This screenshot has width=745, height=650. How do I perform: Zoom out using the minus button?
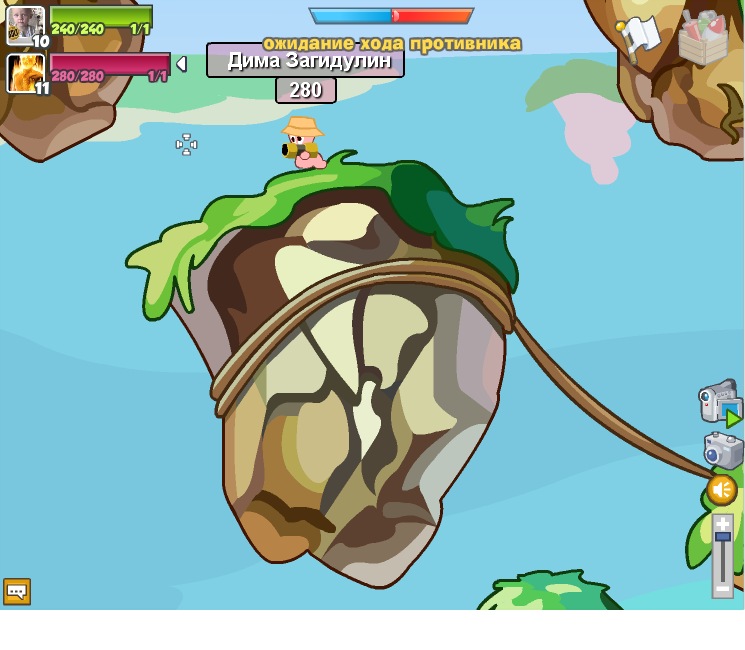722,589
